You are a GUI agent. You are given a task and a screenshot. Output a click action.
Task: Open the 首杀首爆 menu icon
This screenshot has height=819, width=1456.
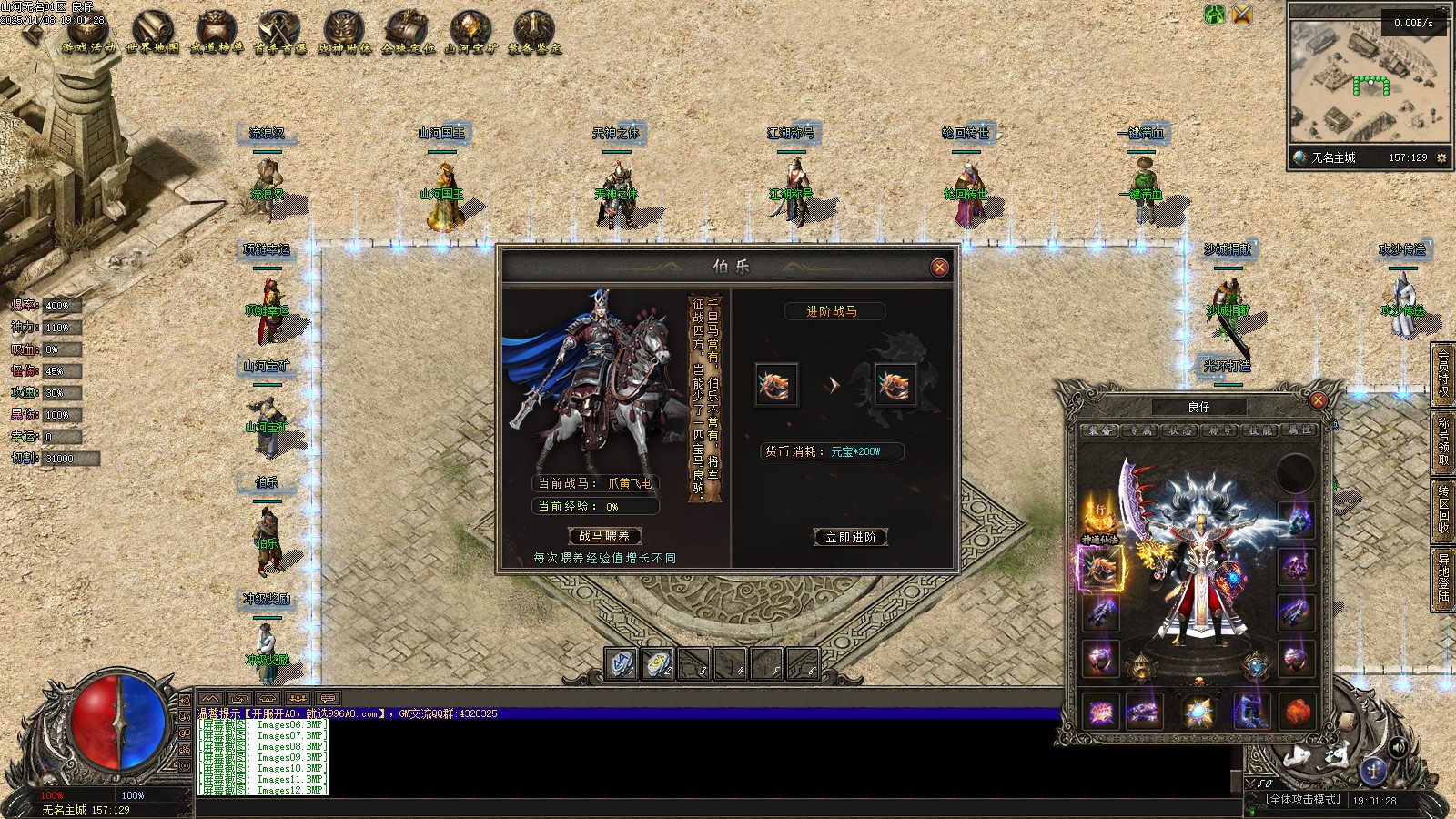pyautogui.click(x=280, y=32)
